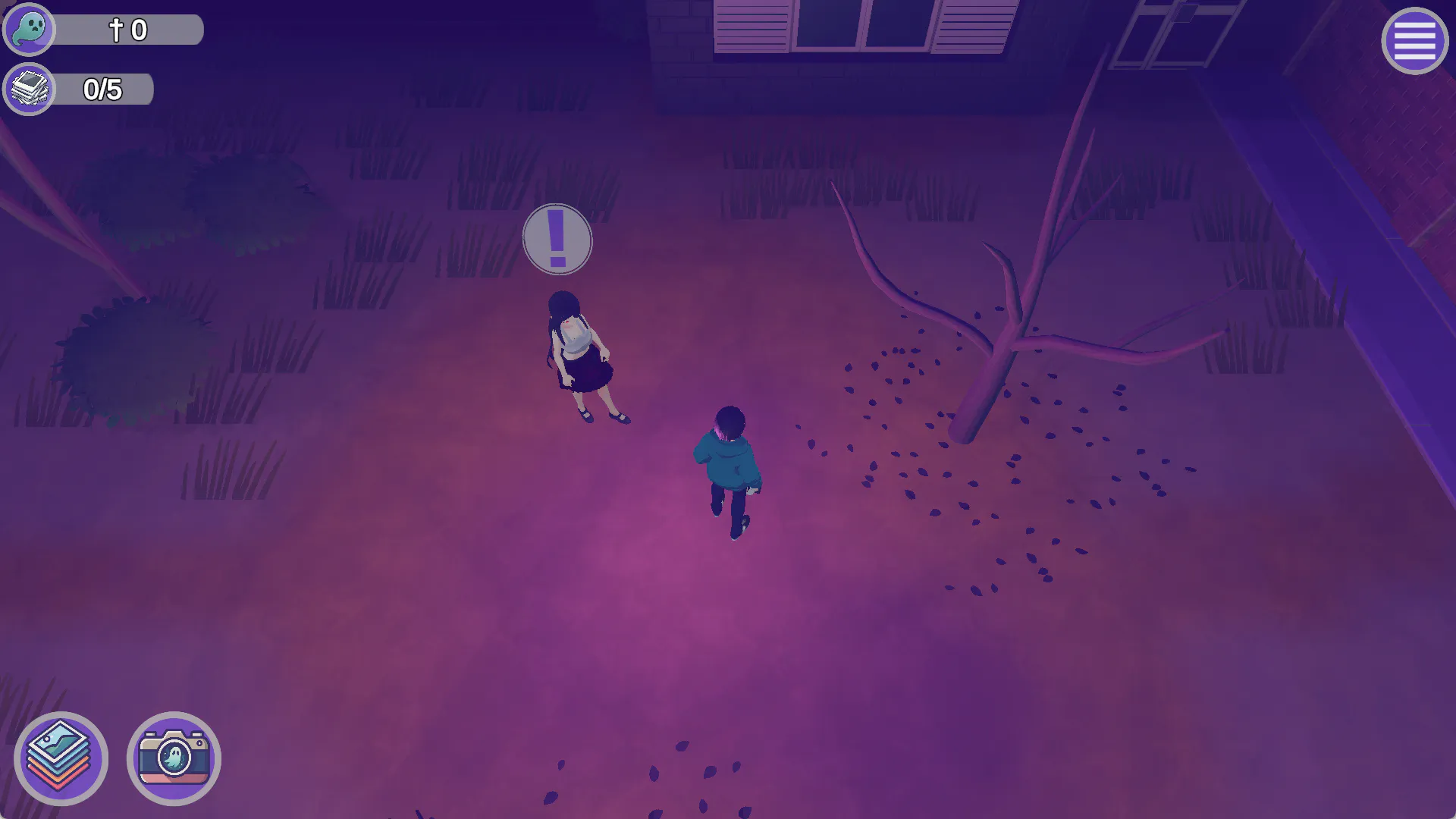Select the collected photos stack icon
1456x819 pixels.
coord(30,89)
